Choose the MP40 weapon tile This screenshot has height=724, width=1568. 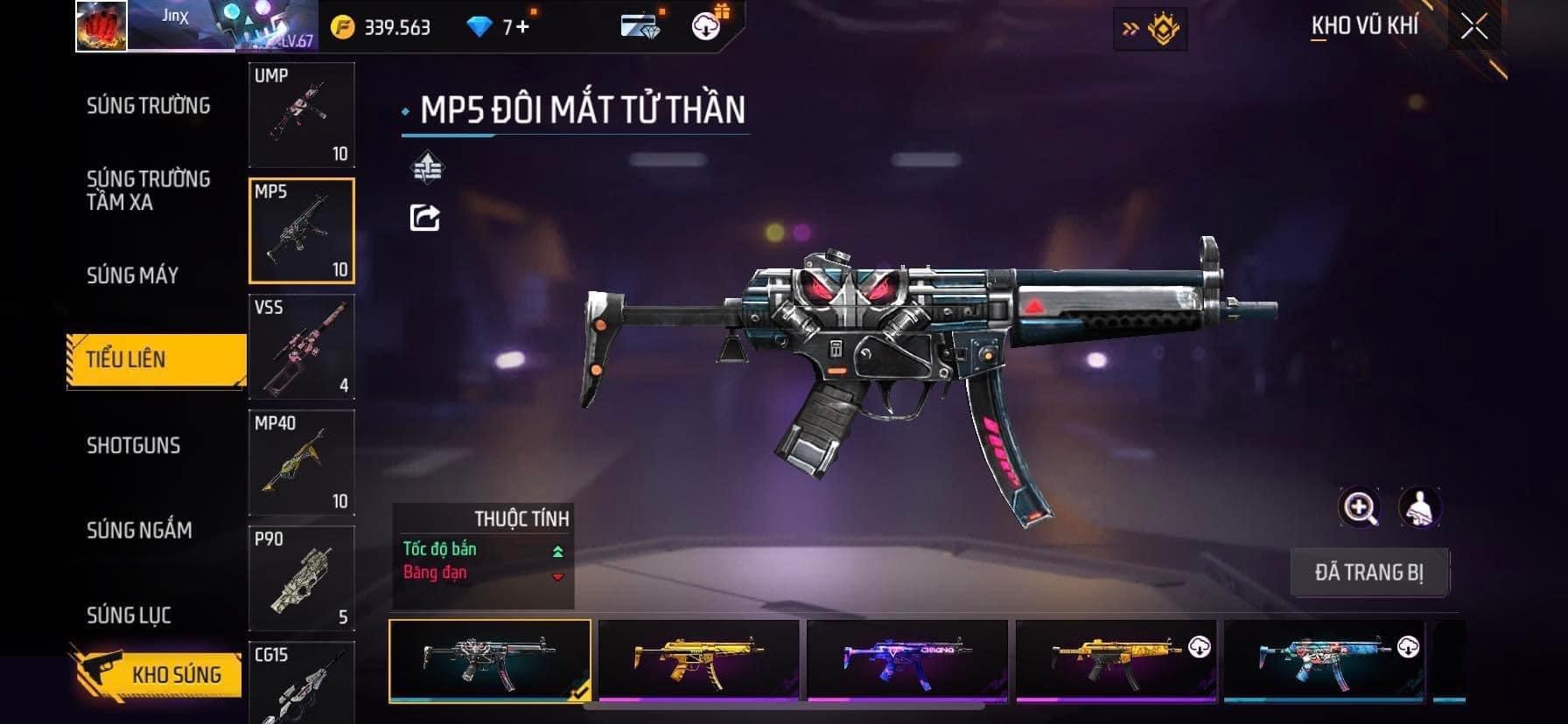302,463
